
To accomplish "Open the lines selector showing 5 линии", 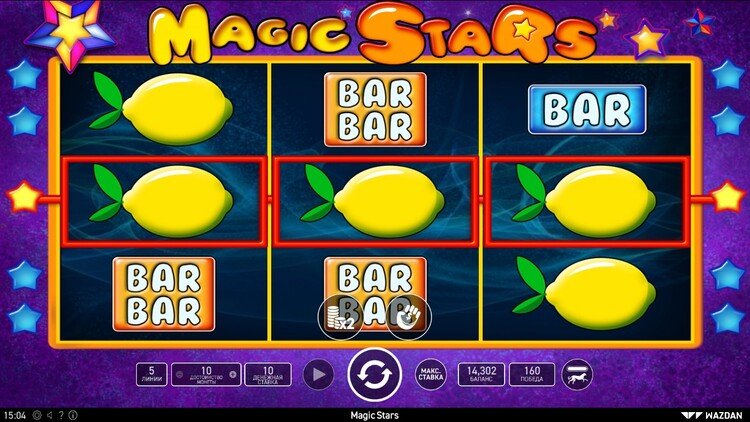I will pos(151,375).
